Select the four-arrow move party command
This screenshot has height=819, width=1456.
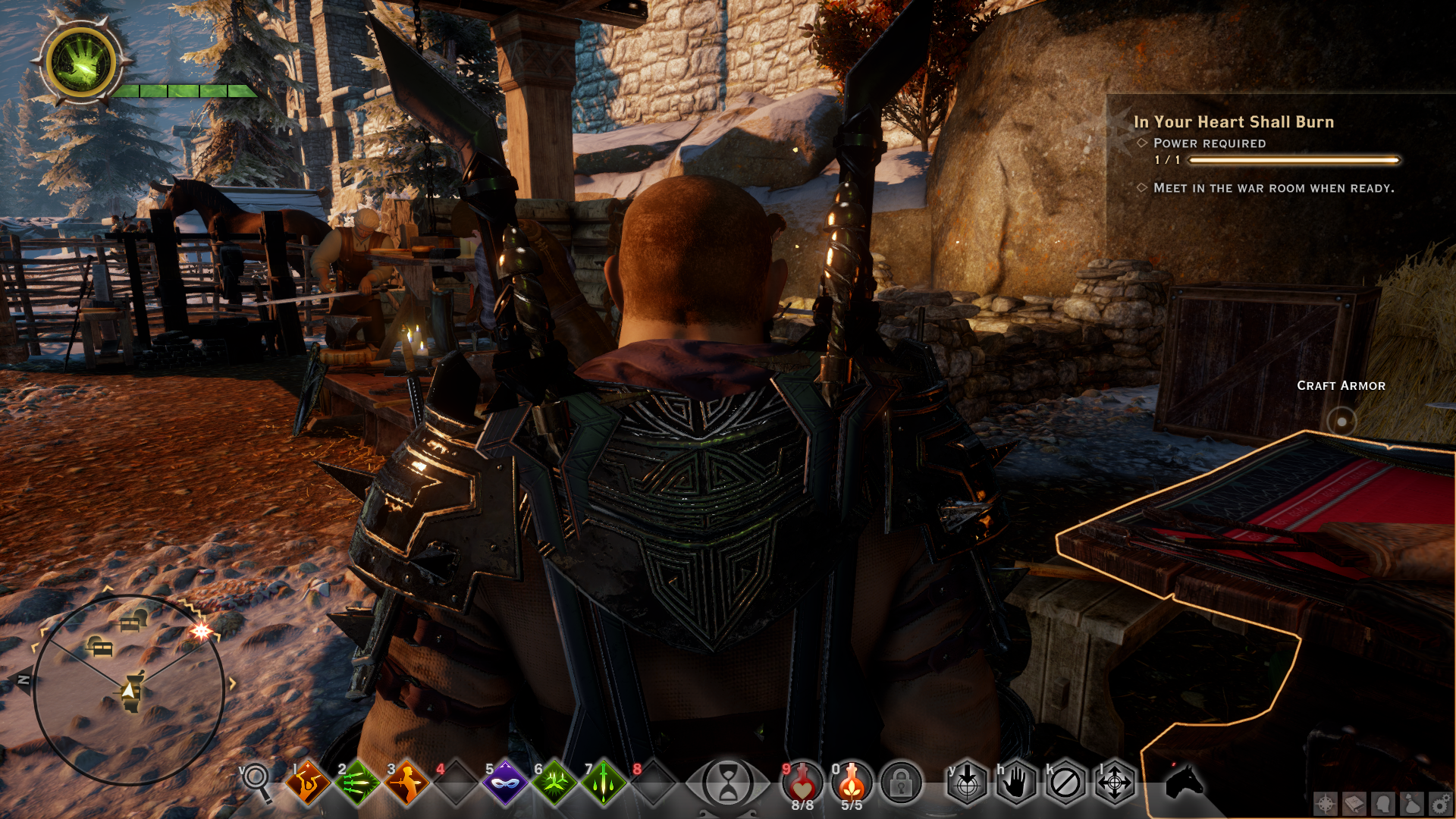click(x=1115, y=782)
